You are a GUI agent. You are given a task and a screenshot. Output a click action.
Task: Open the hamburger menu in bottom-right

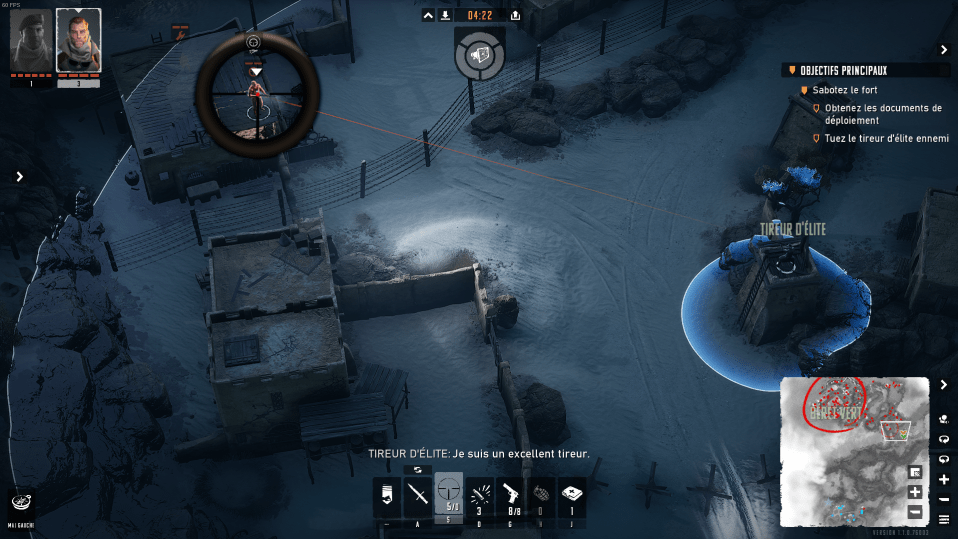click(944, 519)
